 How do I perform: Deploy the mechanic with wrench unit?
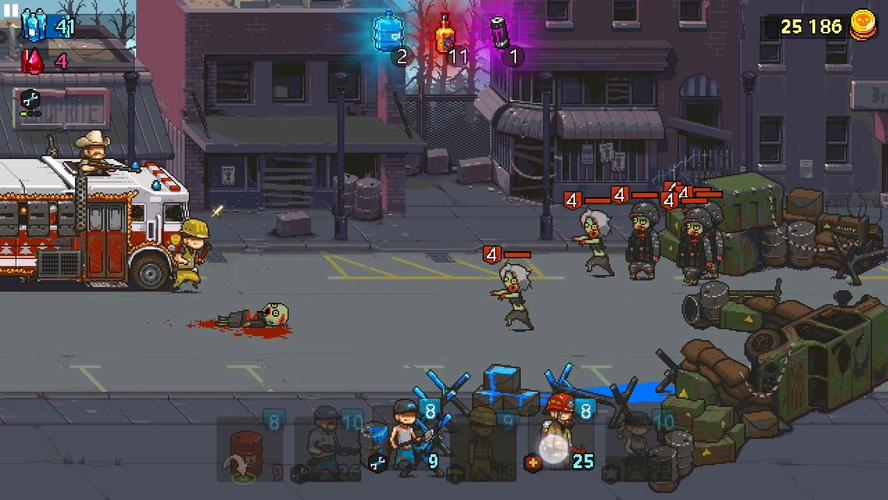click(x=407, y=445)
